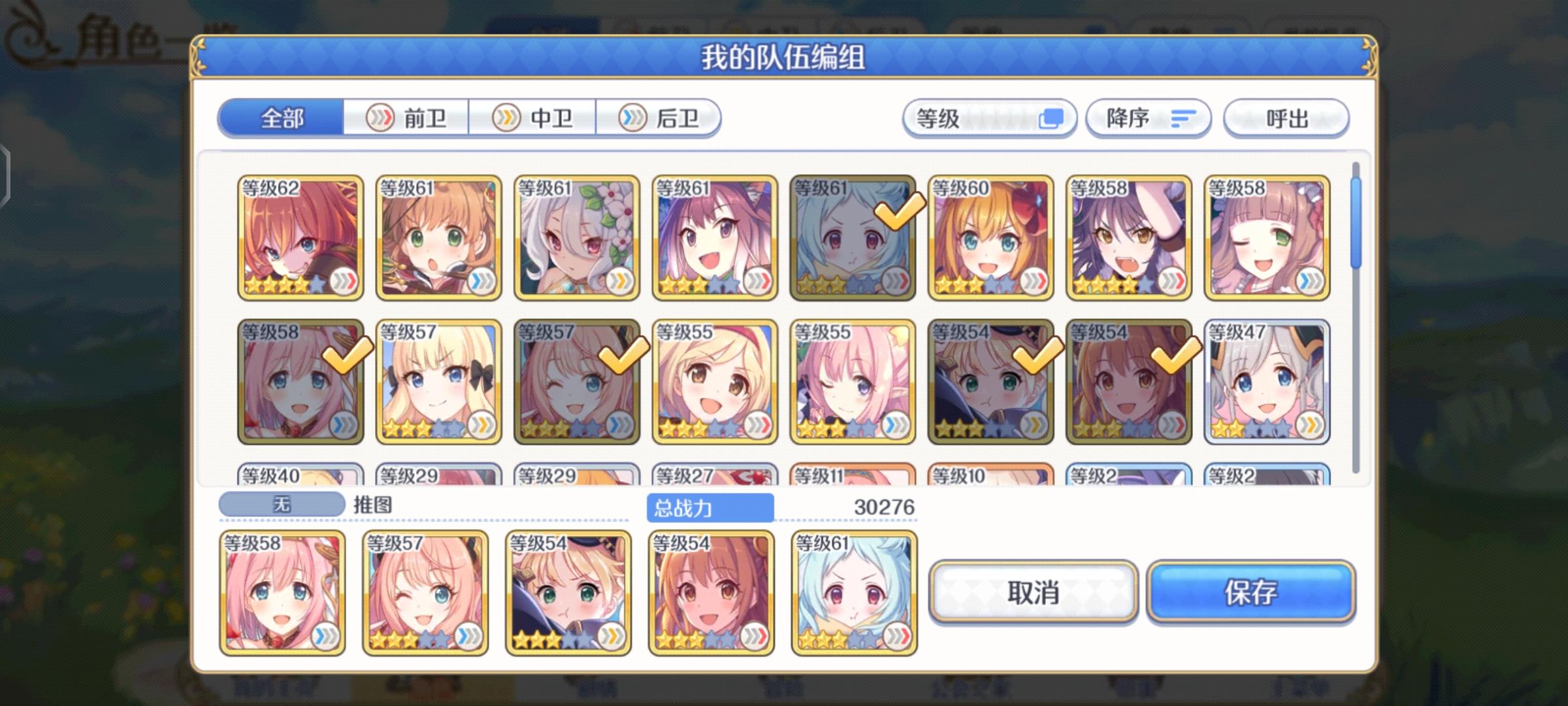Switch to the 全部 tab
This screenshot has width=1568, height=706.
pos(281,118)
